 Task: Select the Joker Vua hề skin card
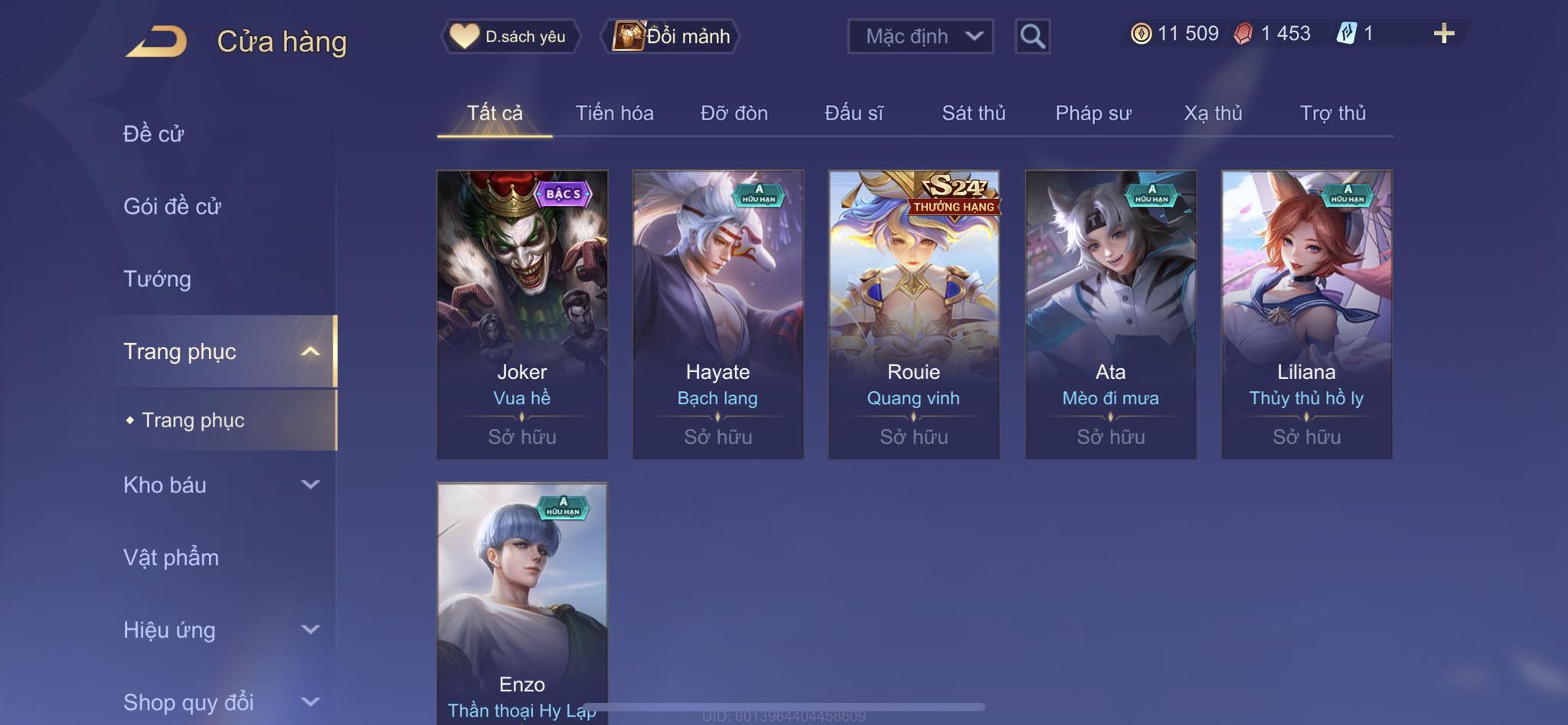(x=522, y=314)
